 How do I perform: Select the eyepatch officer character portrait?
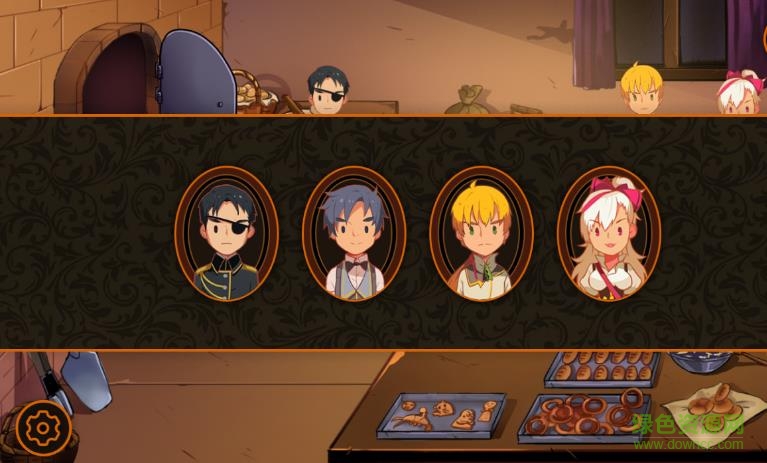226,234
